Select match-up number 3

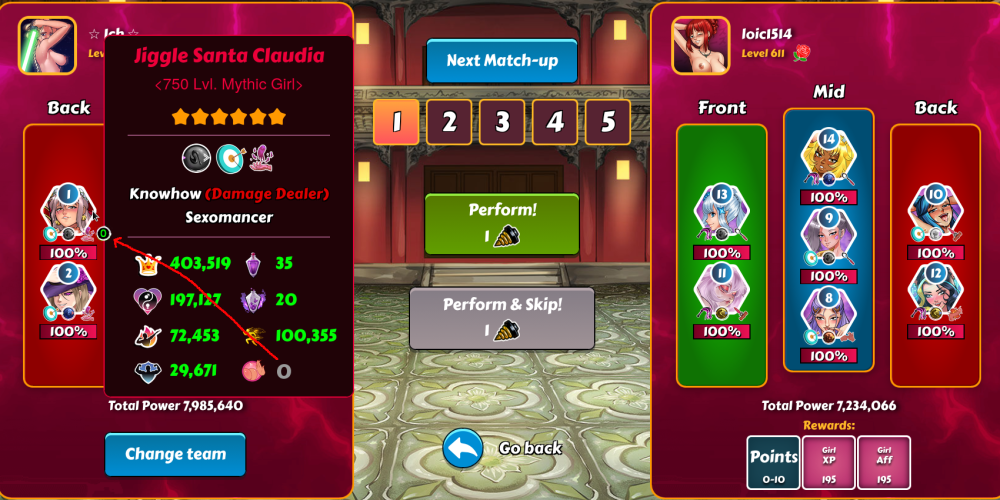502,122
